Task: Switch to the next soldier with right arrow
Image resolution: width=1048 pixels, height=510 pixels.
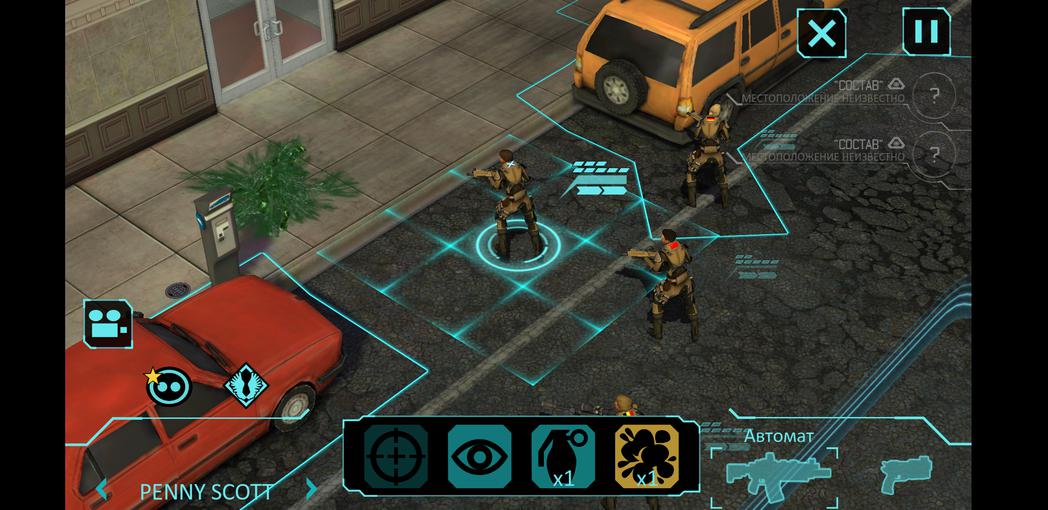Action: 312,490
